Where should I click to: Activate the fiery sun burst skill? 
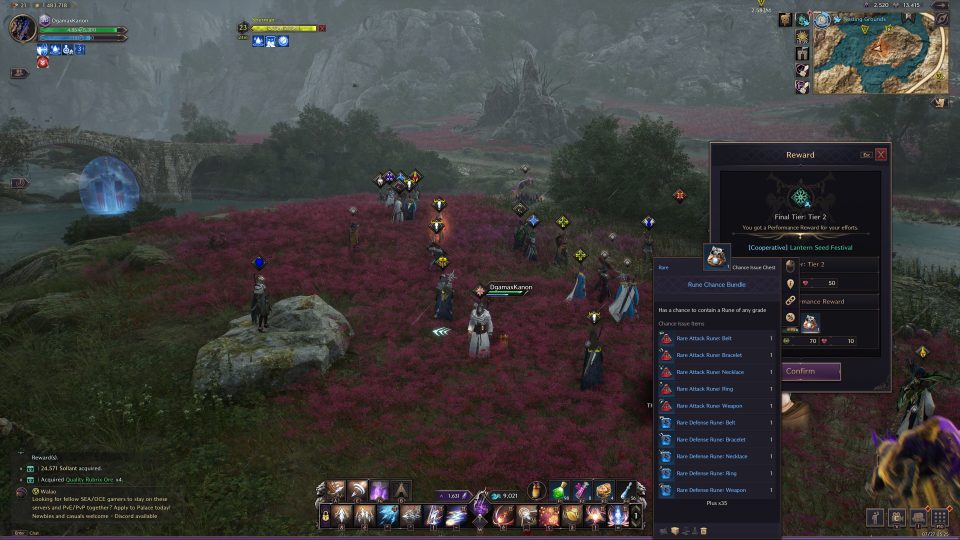click(596, 516)
